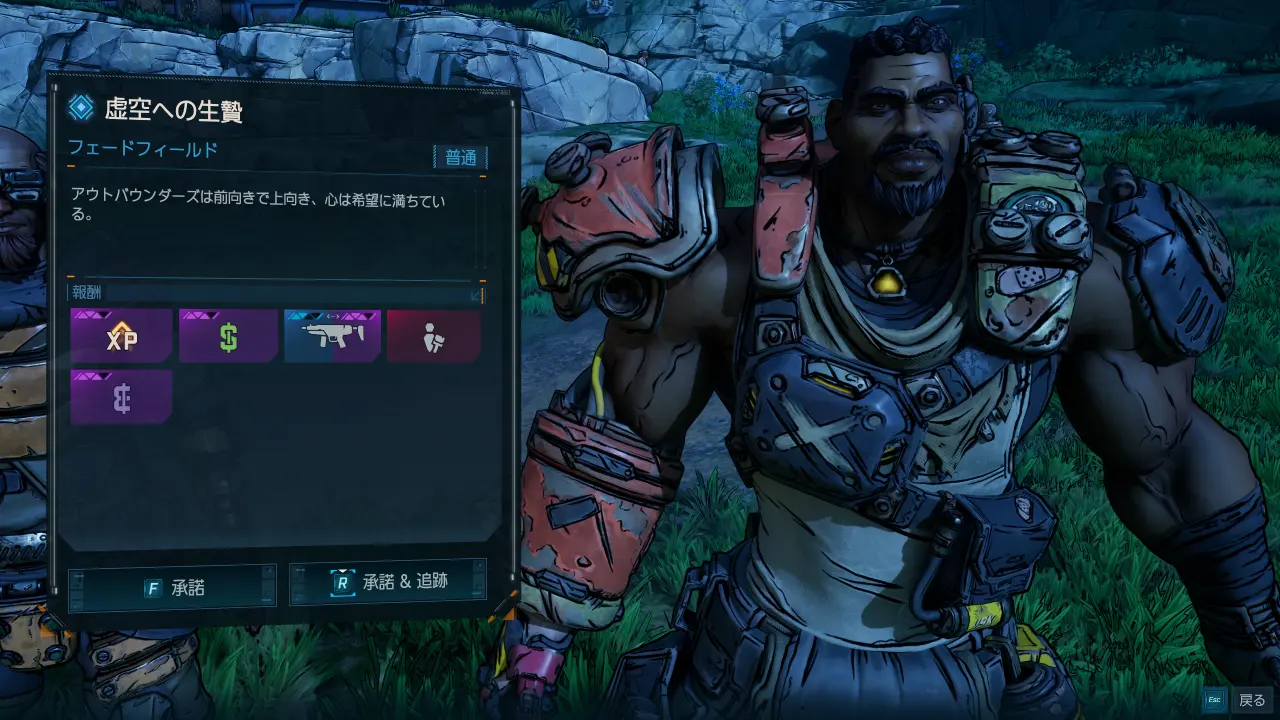The image size is (1280, 720).
Task: Select the purple currency reward tile
Action: click(x=121, y=397)
